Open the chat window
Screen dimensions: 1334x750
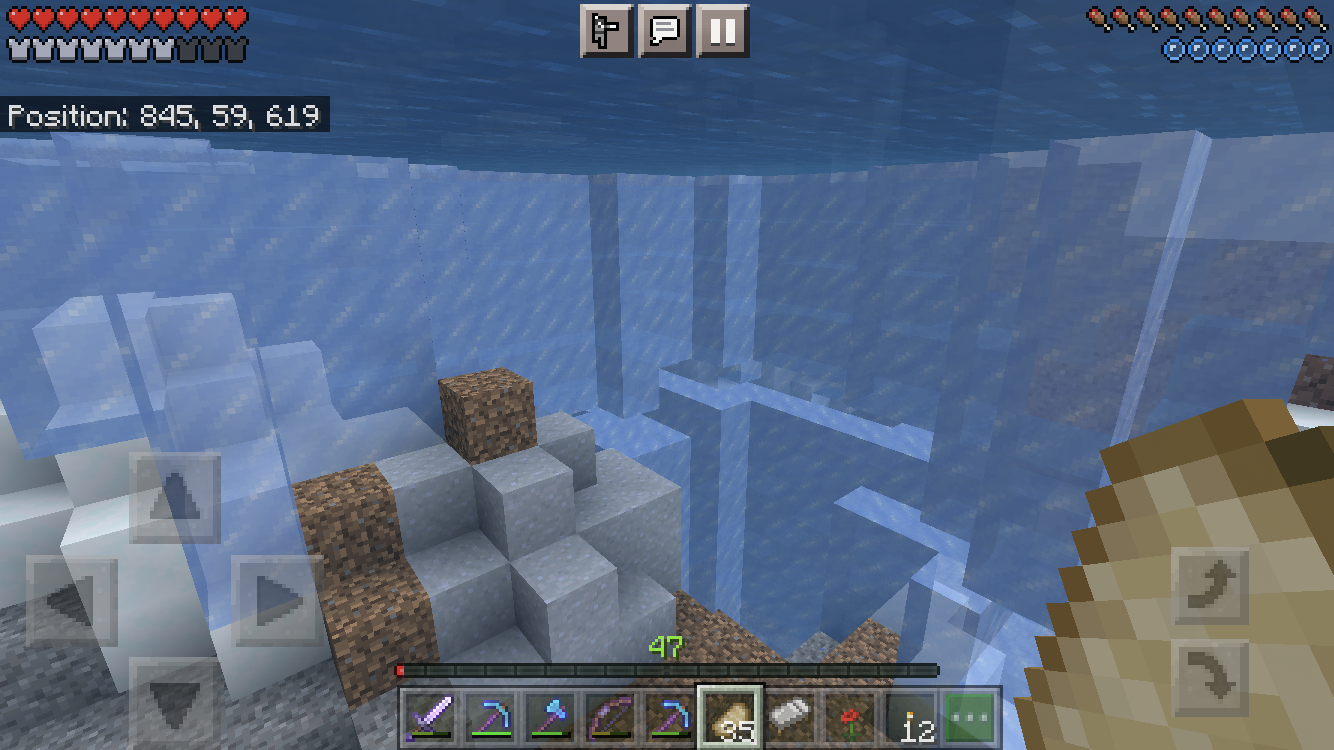click(x=665, y=31)
